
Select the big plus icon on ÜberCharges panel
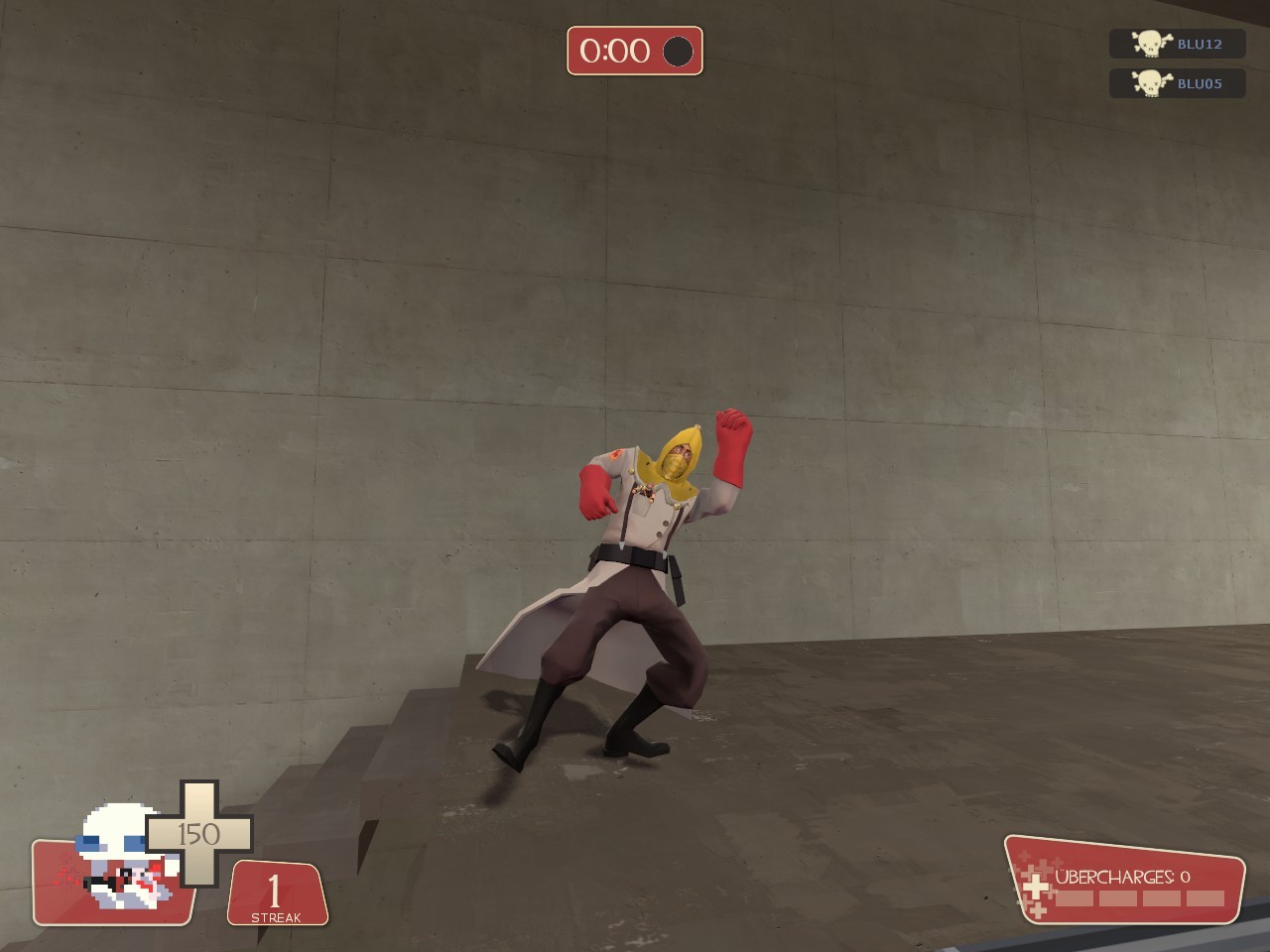click(1036, 885)
